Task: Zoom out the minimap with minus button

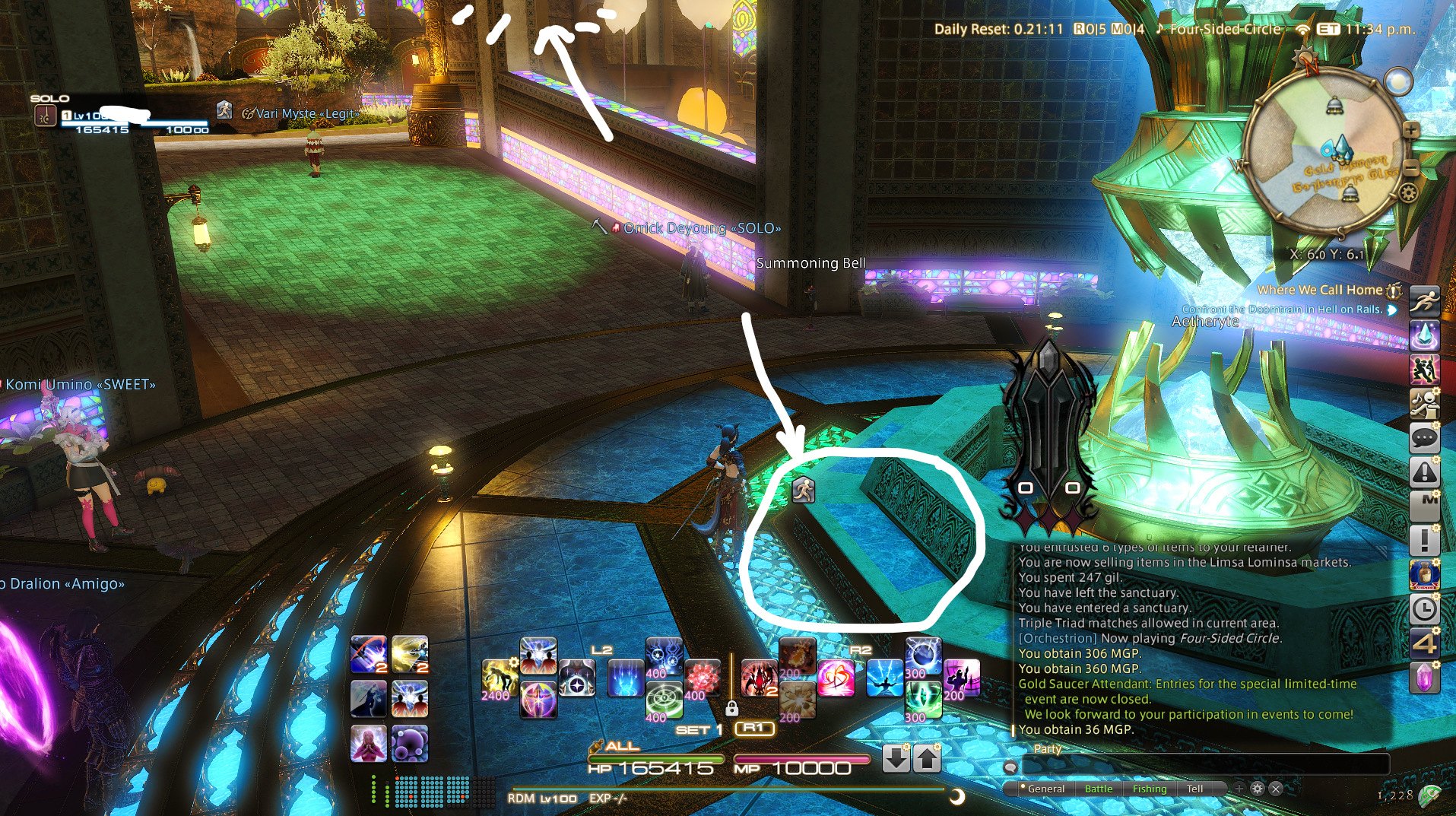Action: click(1411, 167)
